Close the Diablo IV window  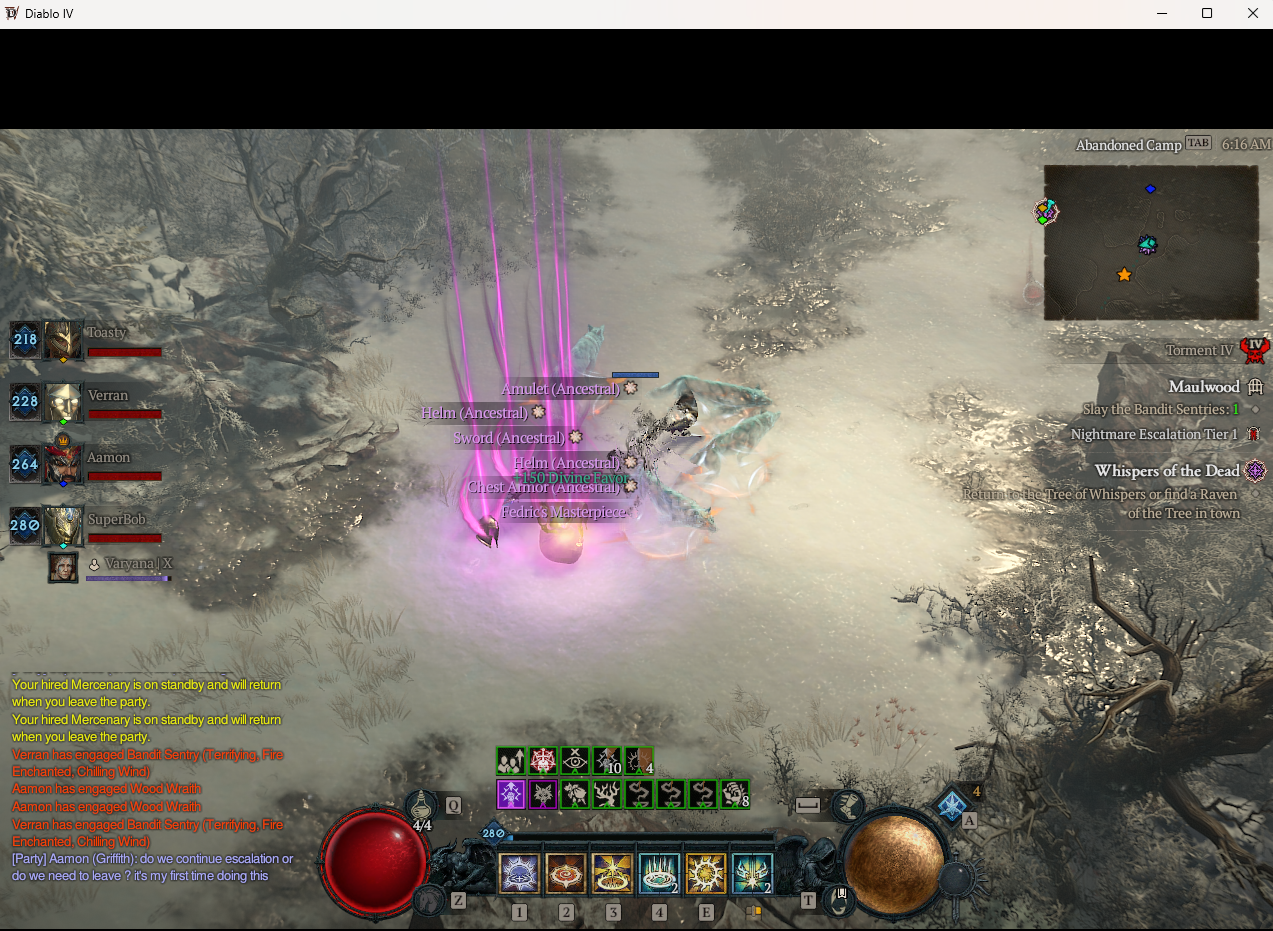[1252, 14]
